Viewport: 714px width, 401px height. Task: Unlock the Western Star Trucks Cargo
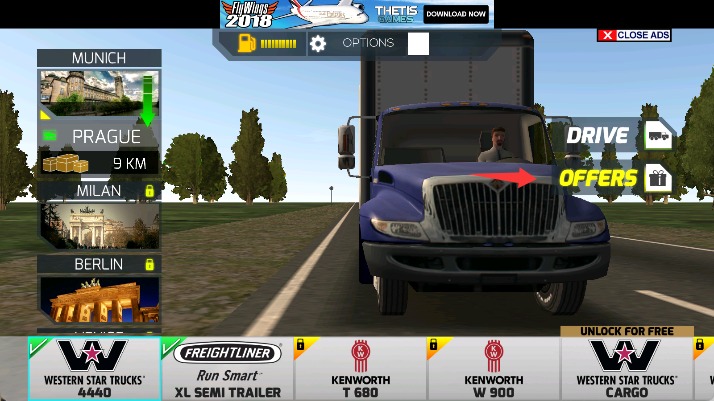[x=625, y=368]
